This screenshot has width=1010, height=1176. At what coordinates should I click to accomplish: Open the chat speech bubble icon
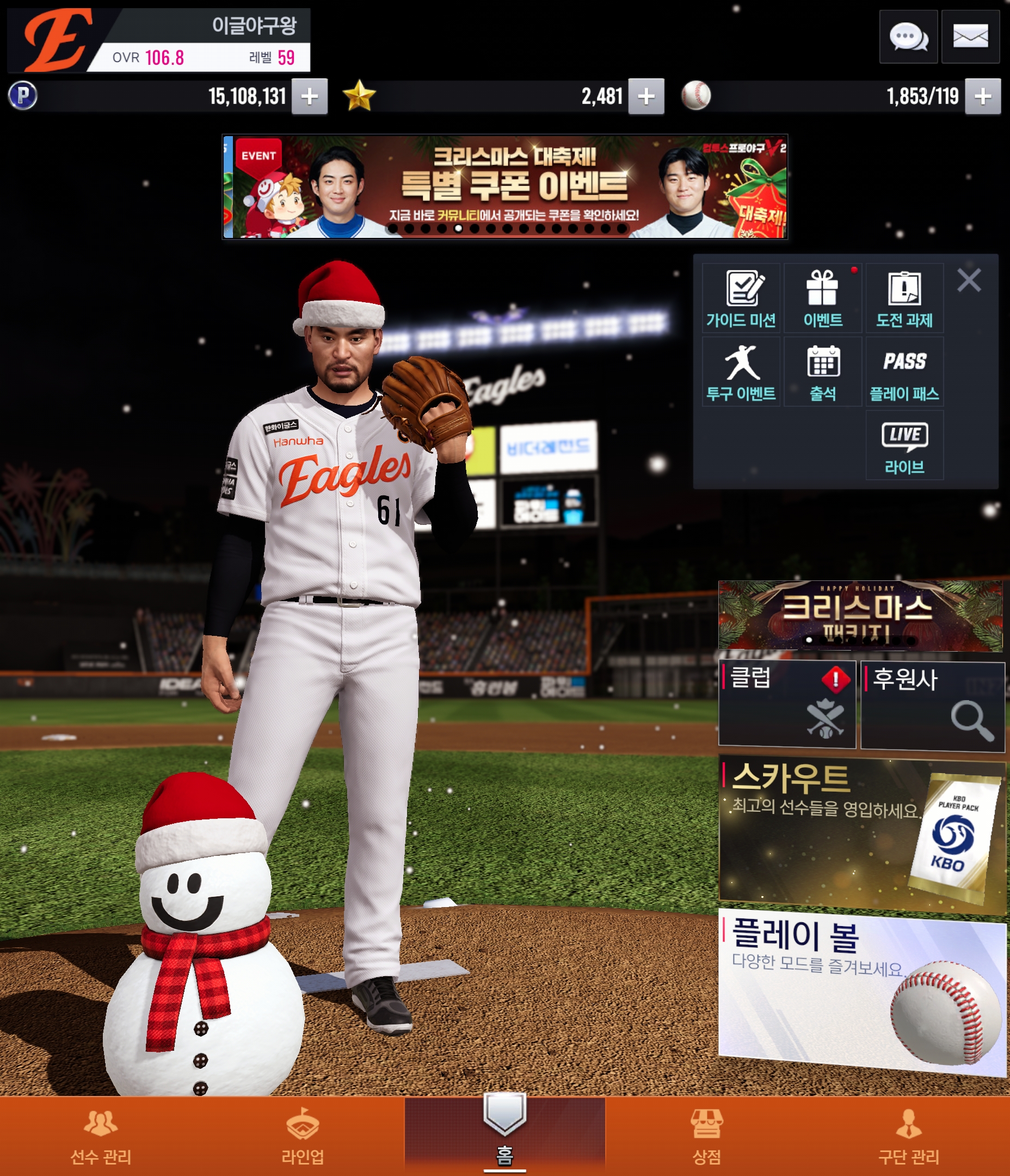(908, 37)
